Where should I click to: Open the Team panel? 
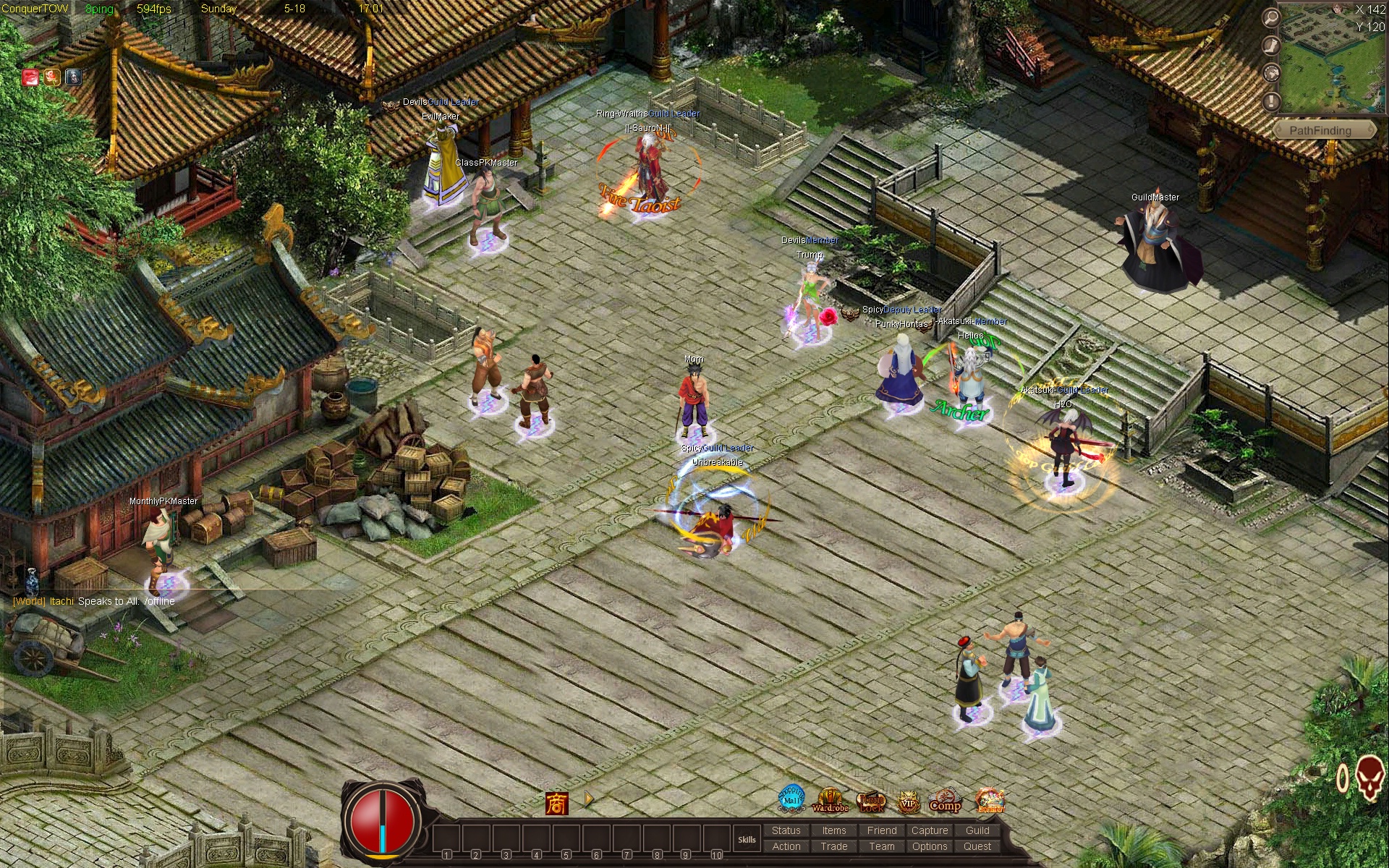coord(881,846)
